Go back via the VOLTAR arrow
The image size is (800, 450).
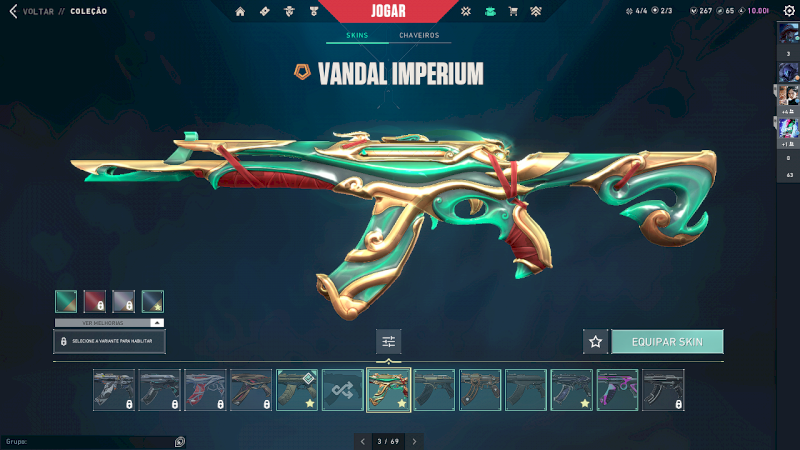coord(13,11)
